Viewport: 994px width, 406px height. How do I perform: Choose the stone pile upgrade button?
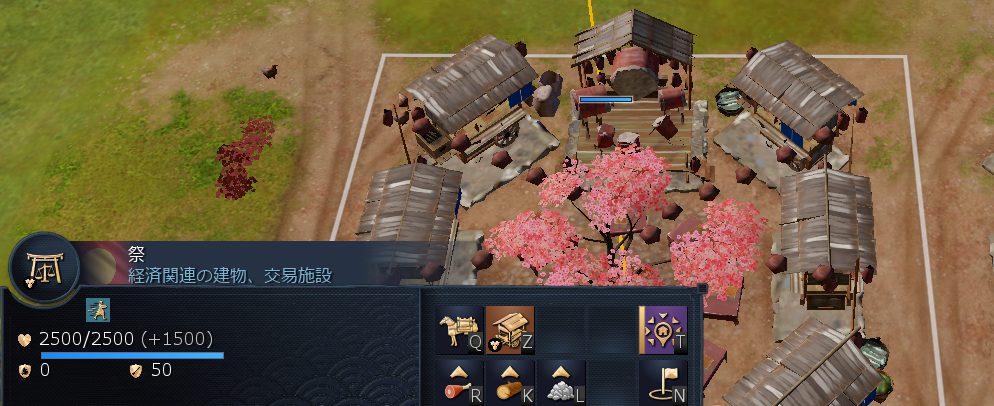click(561, 382)
